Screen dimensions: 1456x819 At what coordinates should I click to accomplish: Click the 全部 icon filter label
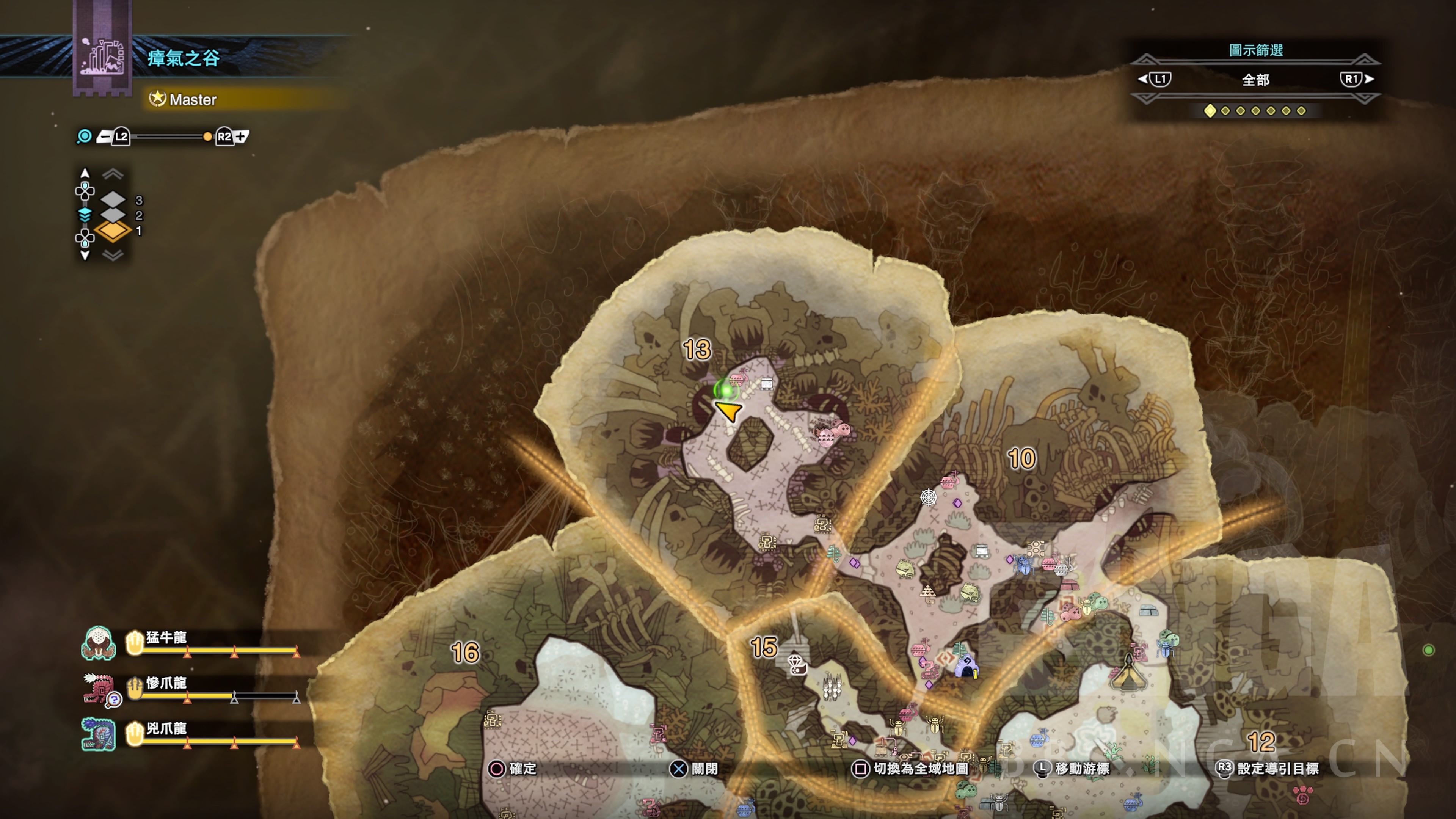[1255, 80]
